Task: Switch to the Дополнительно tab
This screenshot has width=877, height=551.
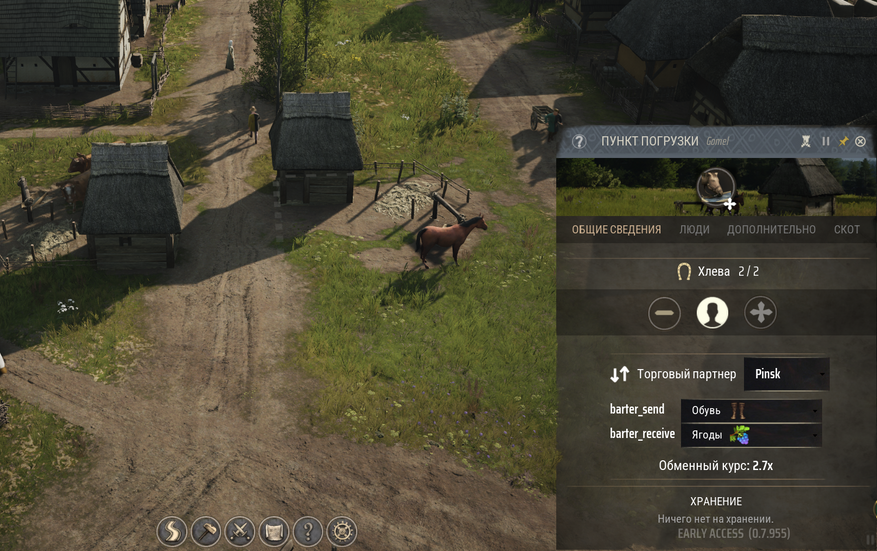Action: pos(771,229)
